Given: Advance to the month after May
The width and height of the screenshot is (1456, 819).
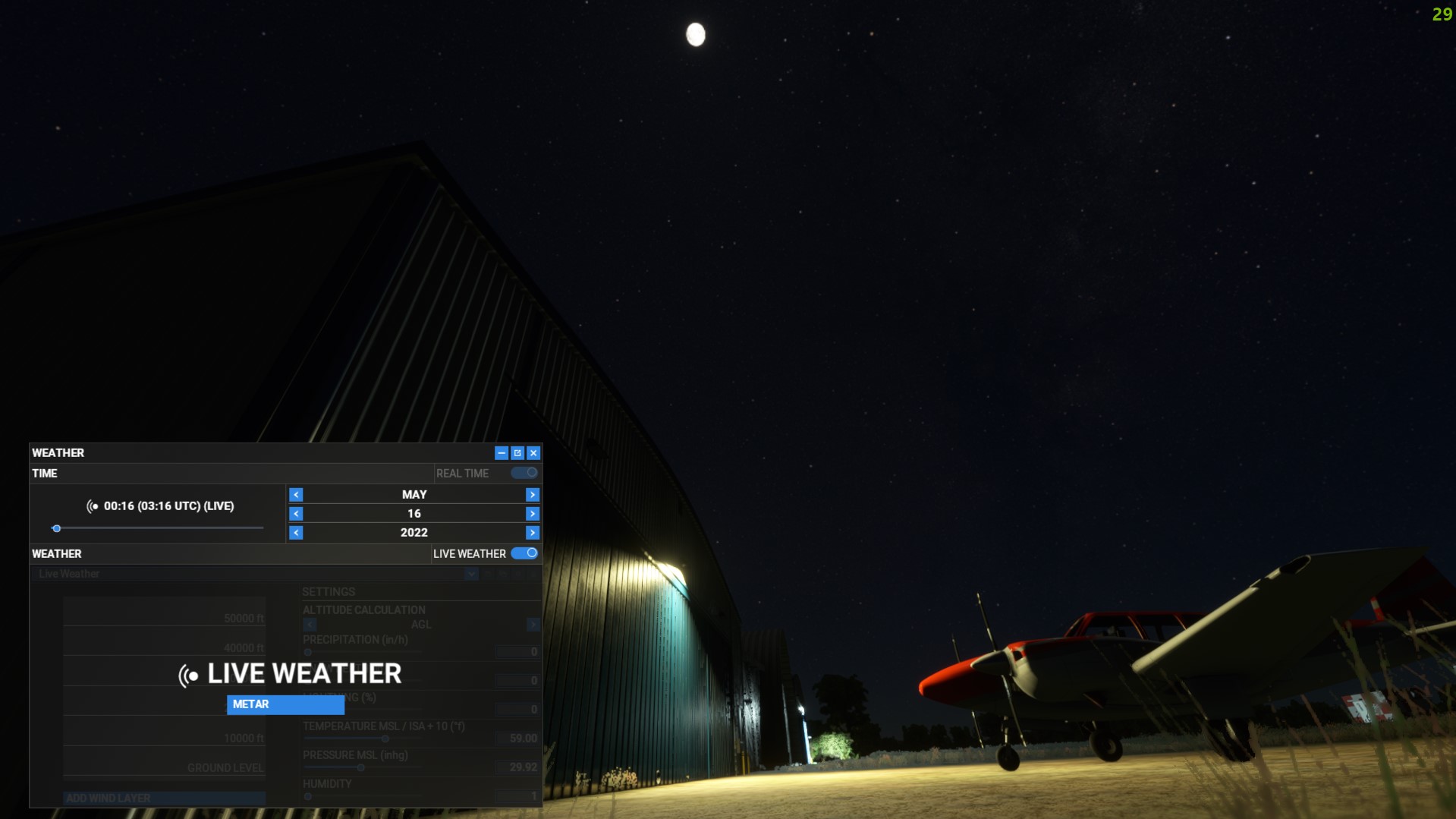Looking at the screenshot, I should pyautogui.click(x=533, y=495).
